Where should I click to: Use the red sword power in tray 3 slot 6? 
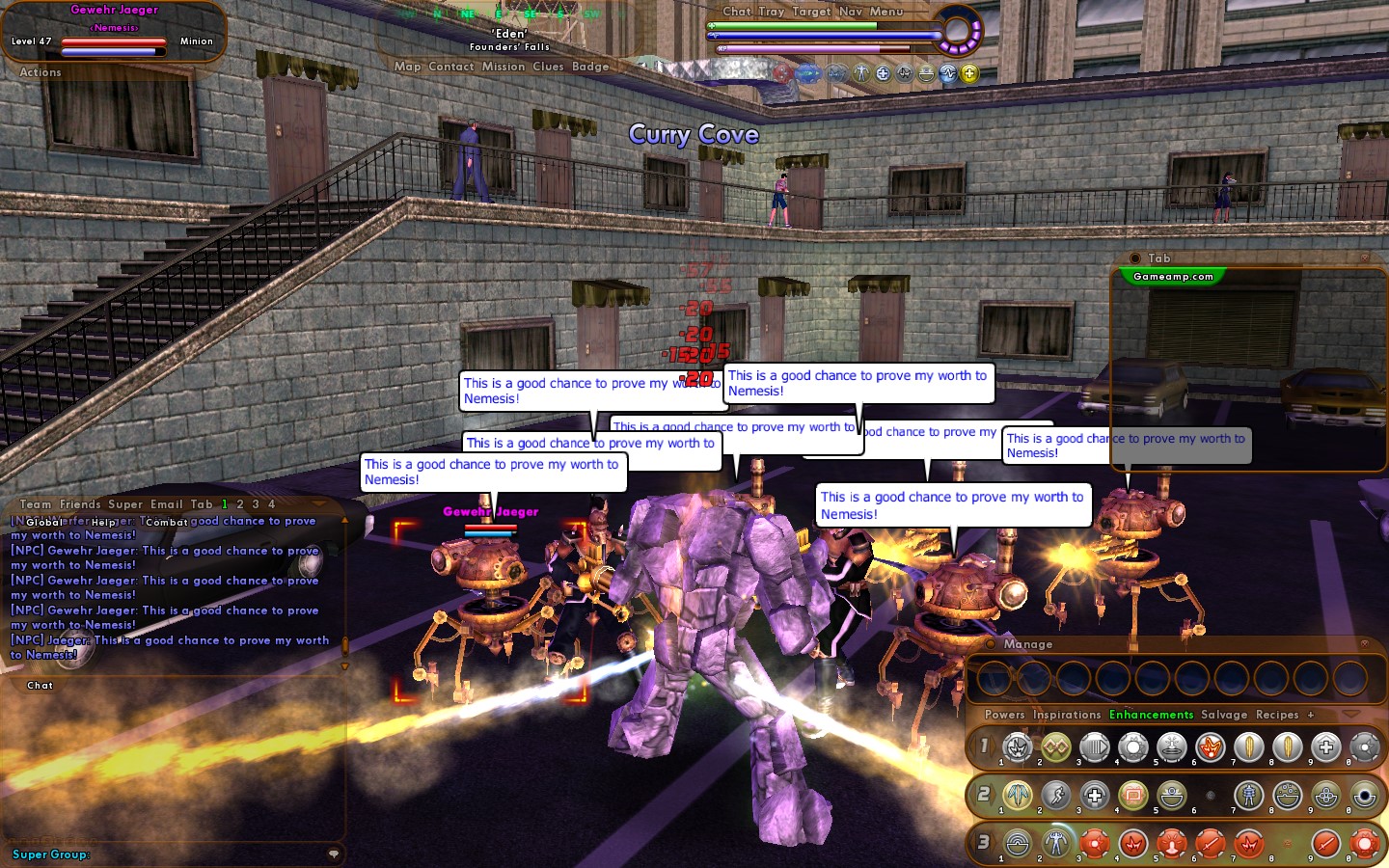pos(1210,844)
